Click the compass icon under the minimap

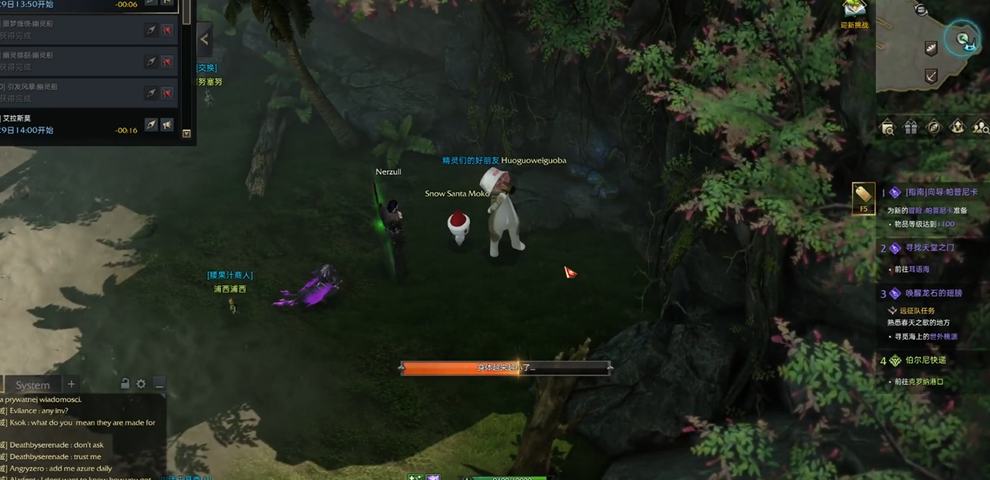[933, 127]
